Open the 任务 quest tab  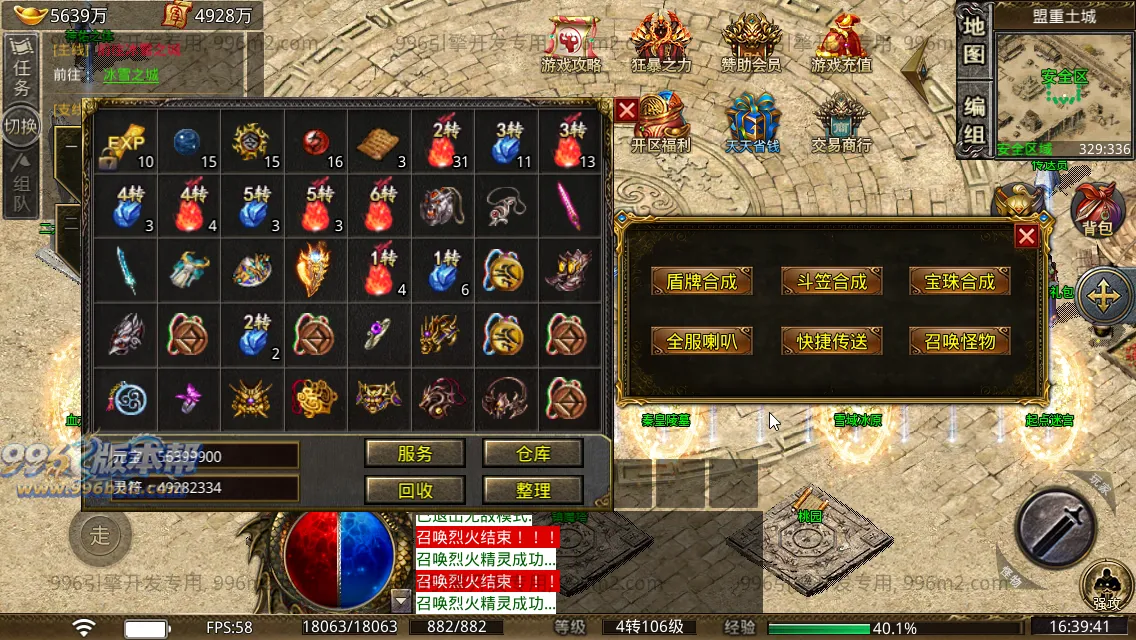21,76
